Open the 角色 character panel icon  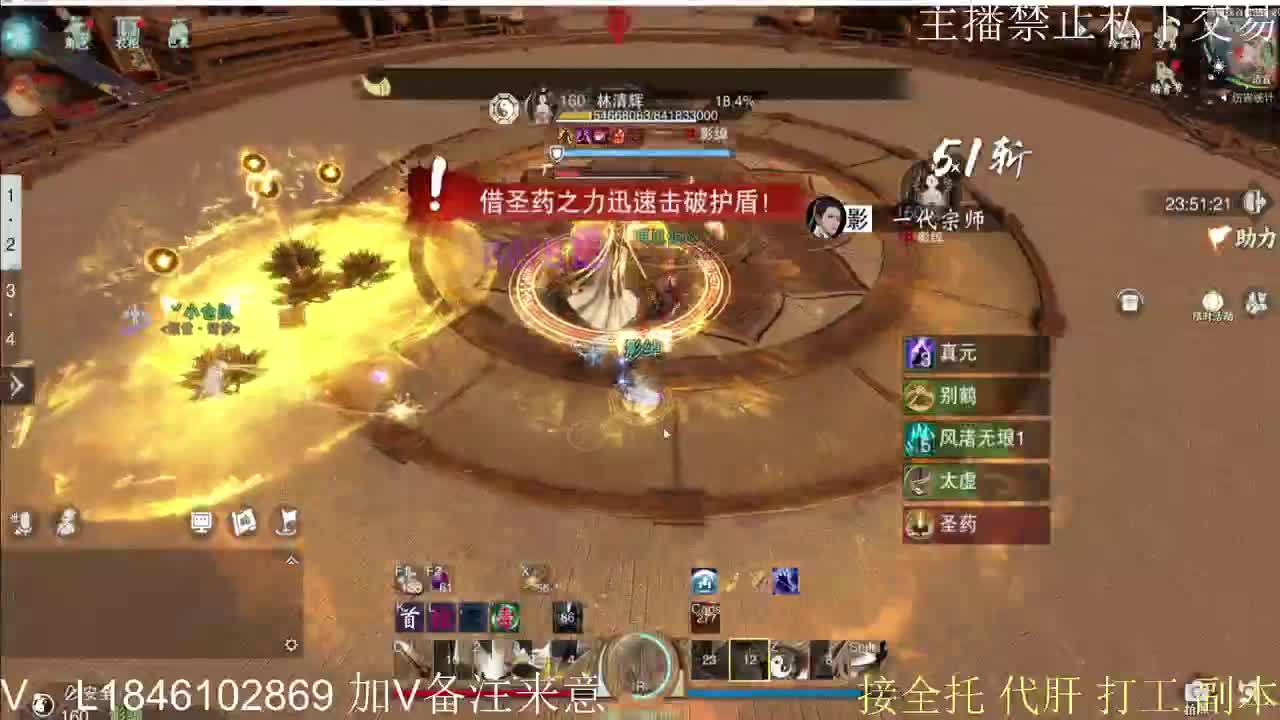coord(78,35)
